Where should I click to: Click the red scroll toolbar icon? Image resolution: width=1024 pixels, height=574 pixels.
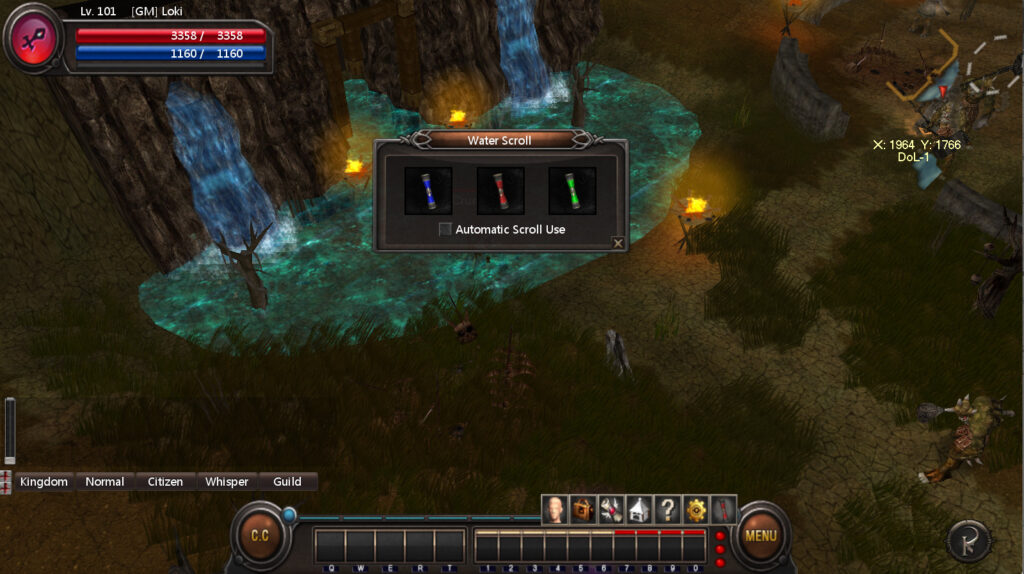(723, 510)
